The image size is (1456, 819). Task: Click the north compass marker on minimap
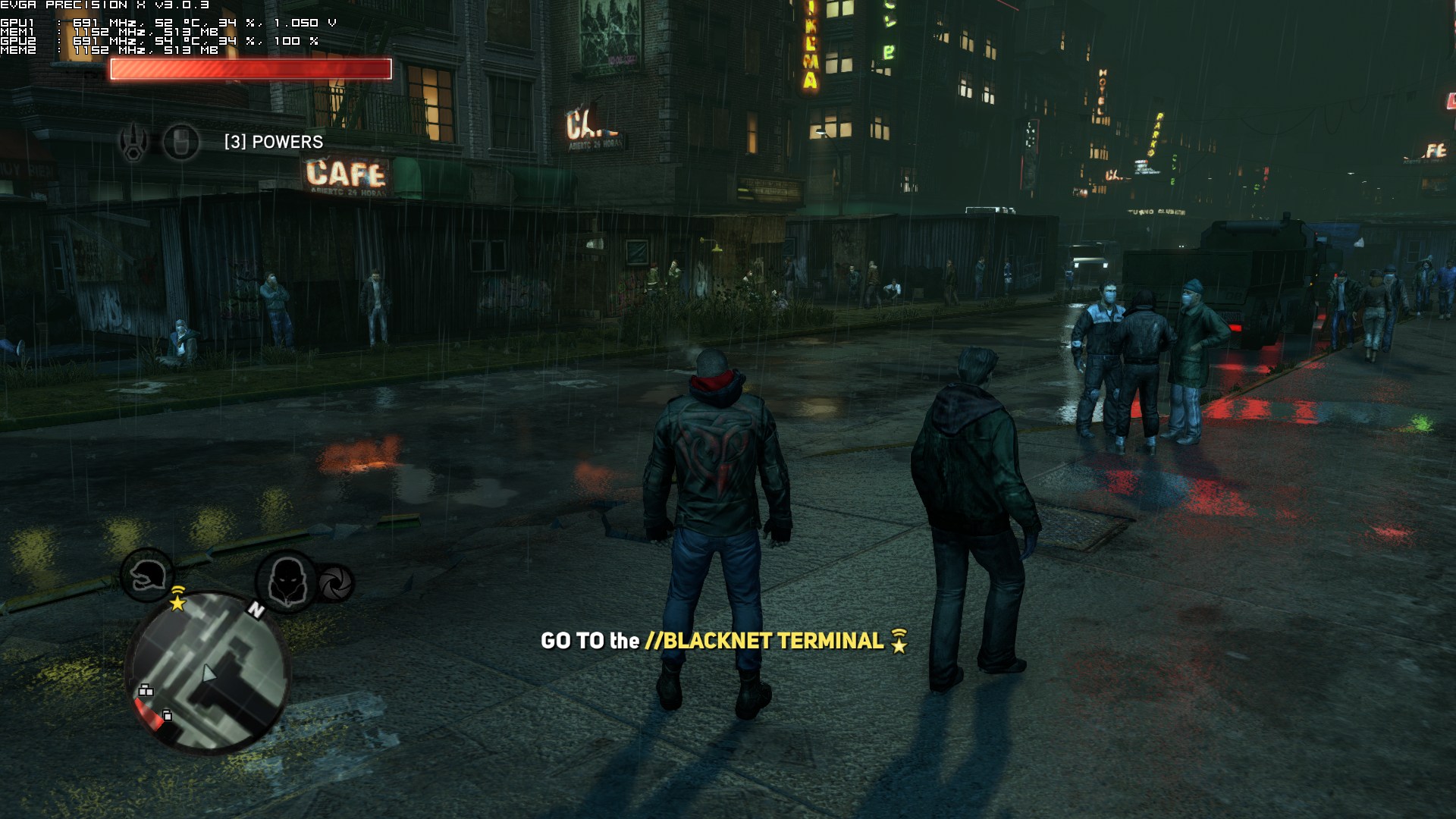point(256,609)
